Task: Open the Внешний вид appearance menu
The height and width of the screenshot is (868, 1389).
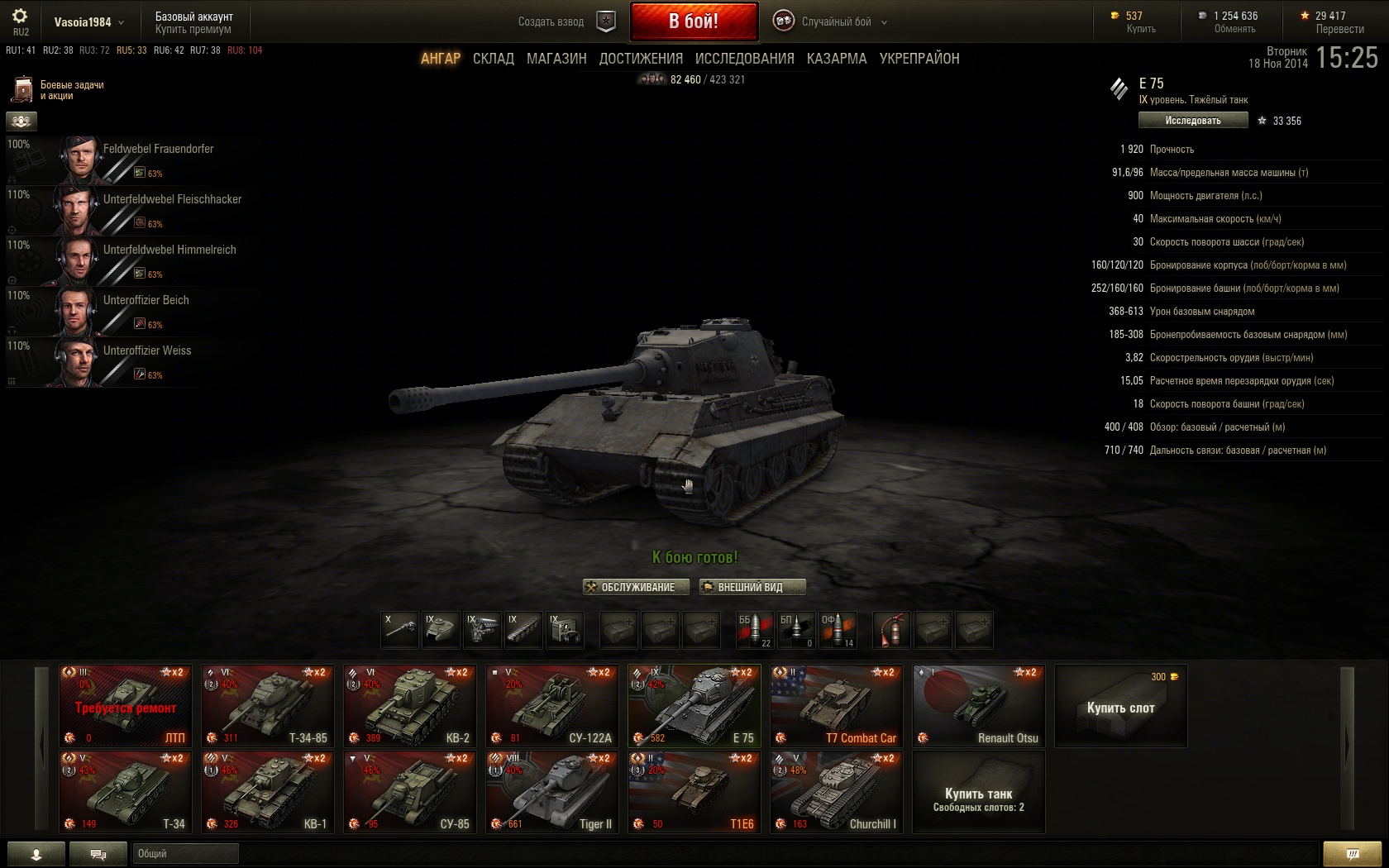Action: tap(752, 587)
